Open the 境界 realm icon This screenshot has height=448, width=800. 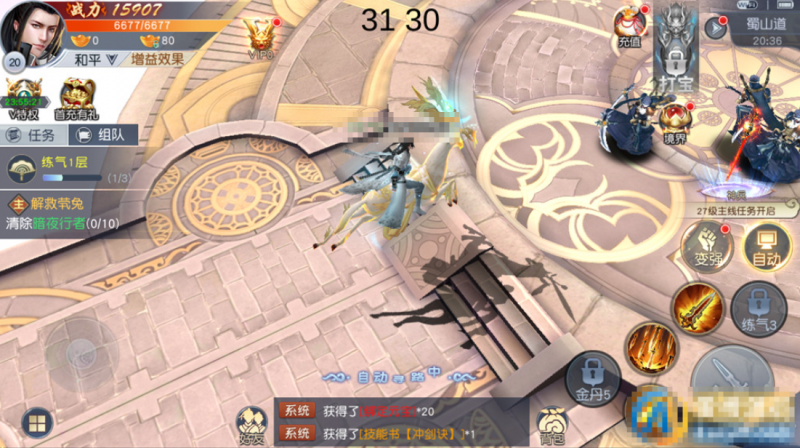675,121
